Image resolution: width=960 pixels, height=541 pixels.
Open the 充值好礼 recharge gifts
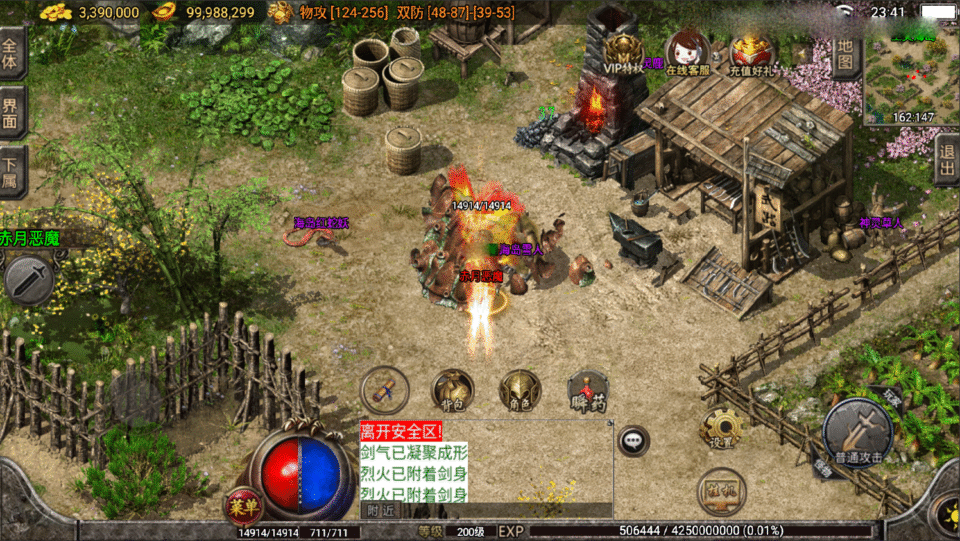751,53
